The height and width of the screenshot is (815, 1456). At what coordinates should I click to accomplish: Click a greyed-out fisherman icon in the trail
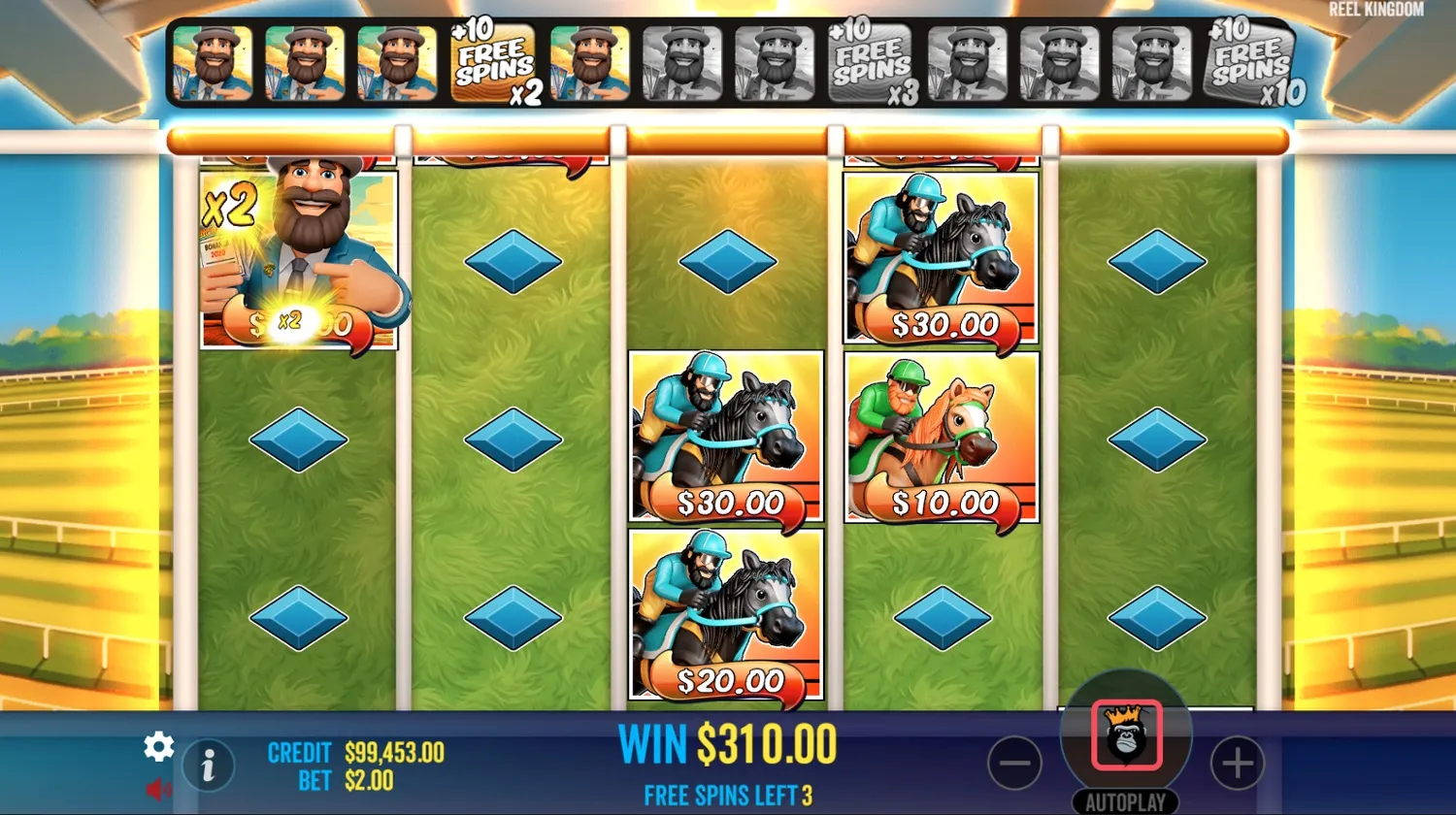[681, 63]
